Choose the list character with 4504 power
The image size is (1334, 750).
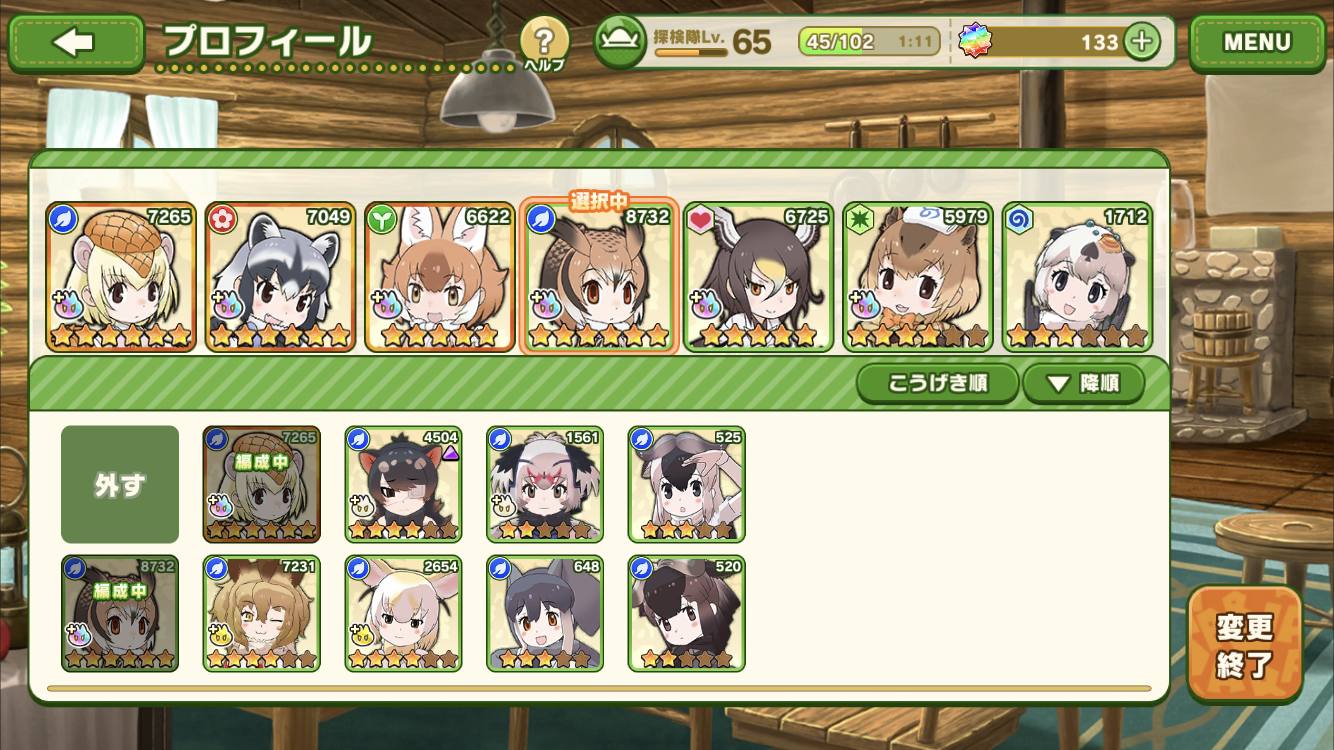(403, 484)
